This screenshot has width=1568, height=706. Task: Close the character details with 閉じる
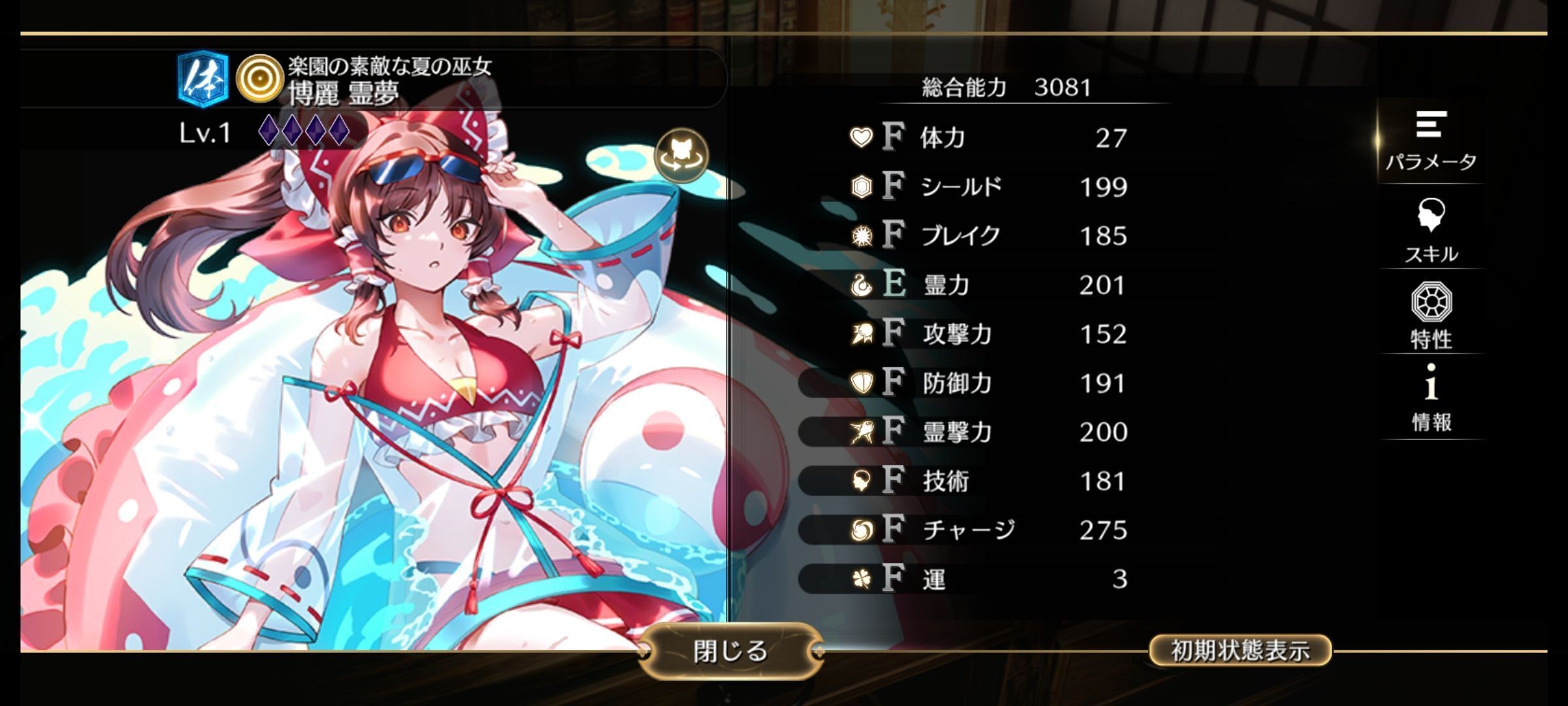click(730, 651)
